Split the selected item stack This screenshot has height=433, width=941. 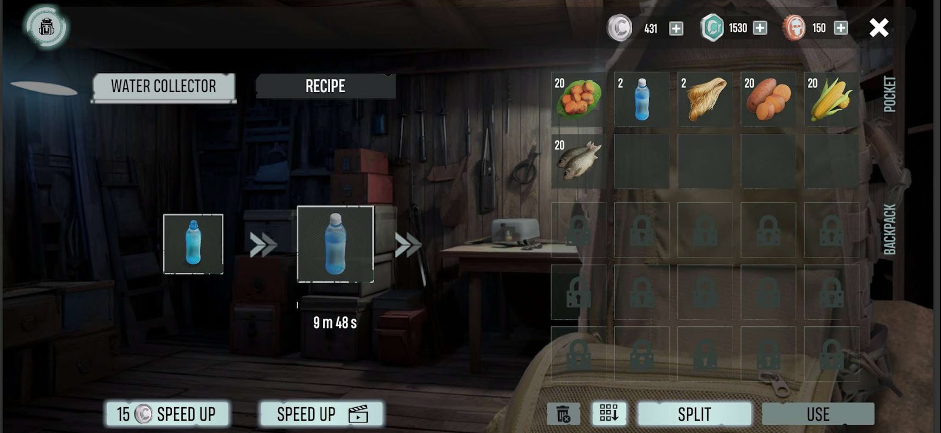point(694,414)
